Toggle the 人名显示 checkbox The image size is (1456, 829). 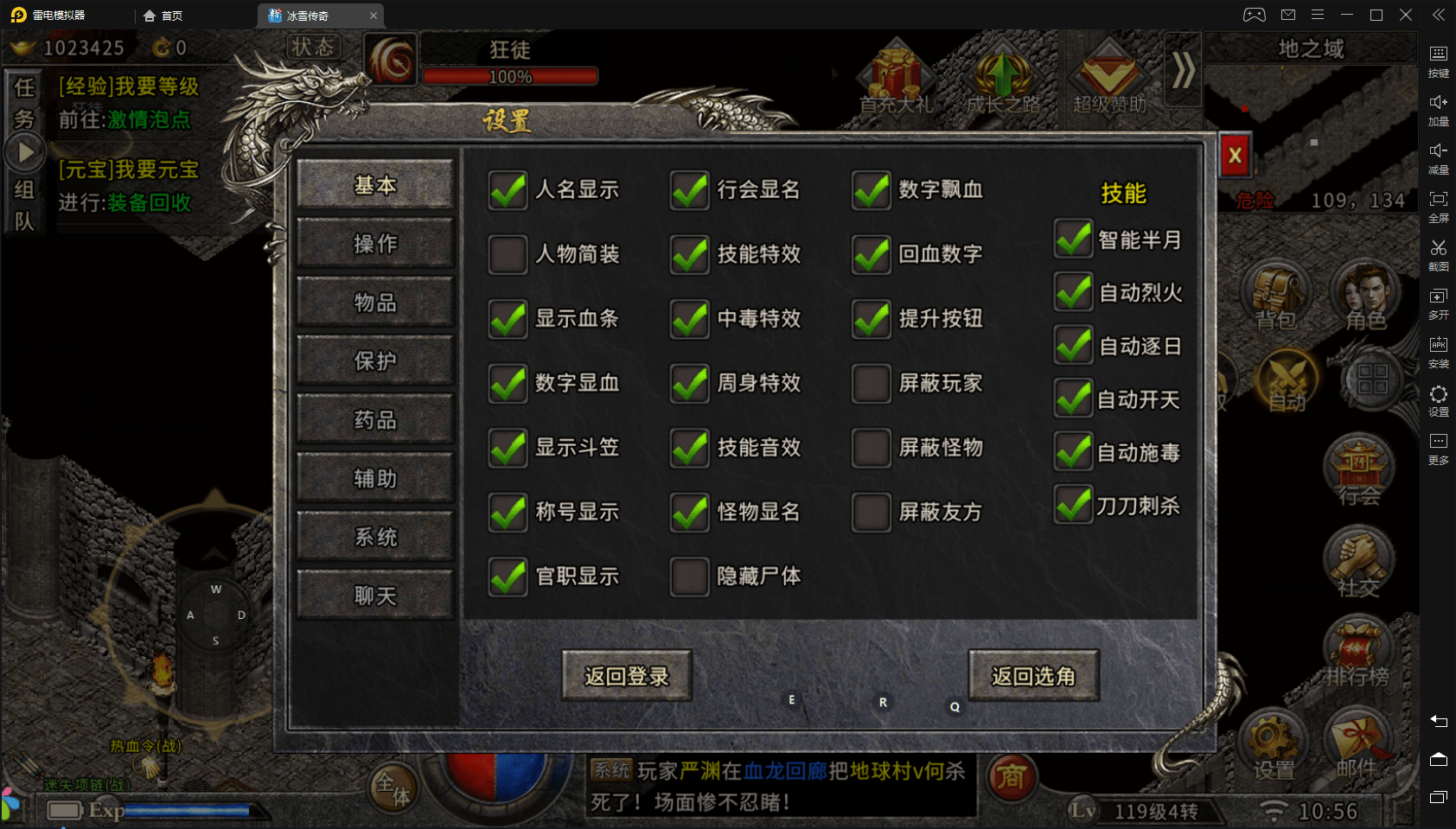(508, 190)
